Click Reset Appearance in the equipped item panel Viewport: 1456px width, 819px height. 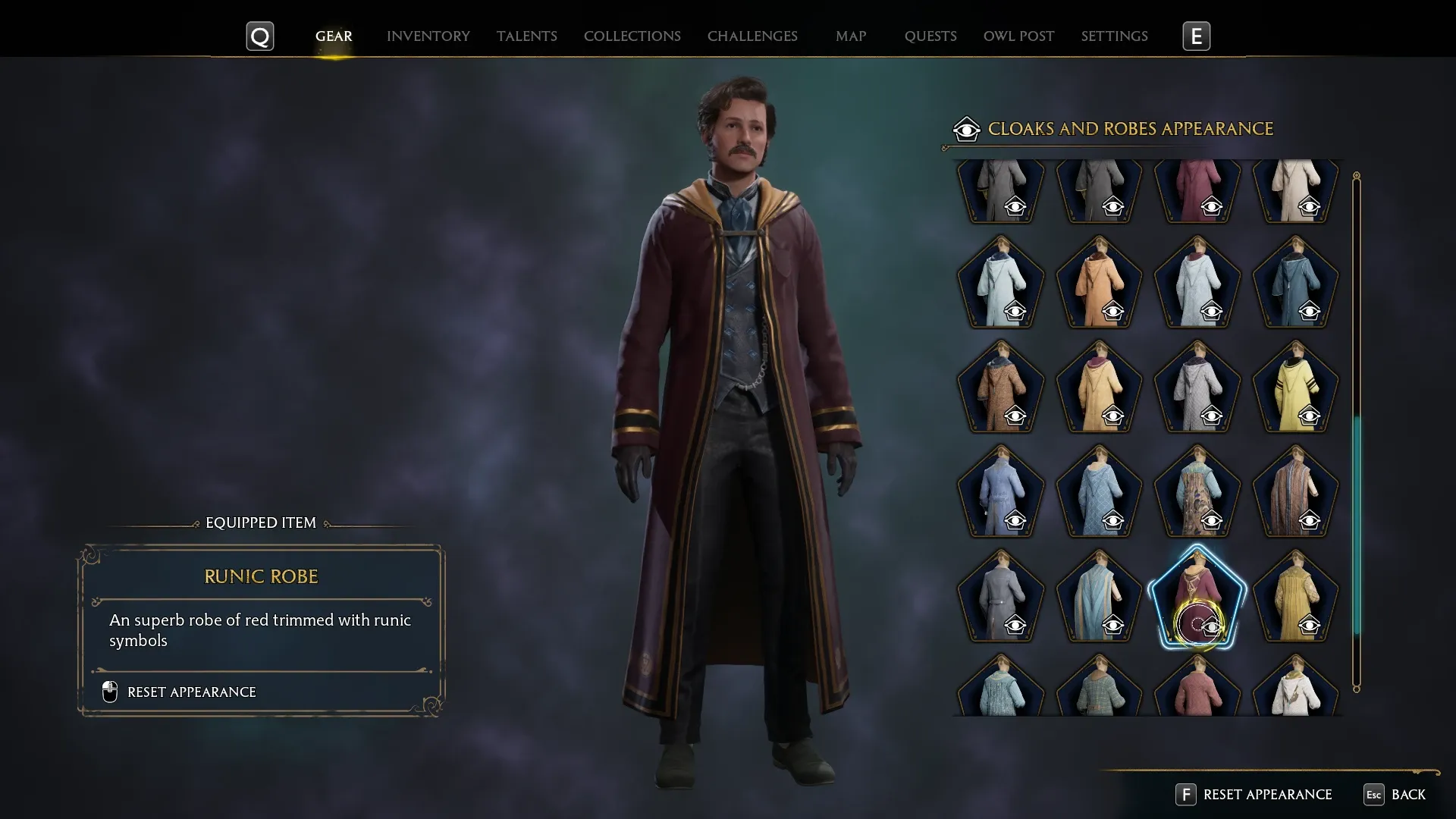191,692
